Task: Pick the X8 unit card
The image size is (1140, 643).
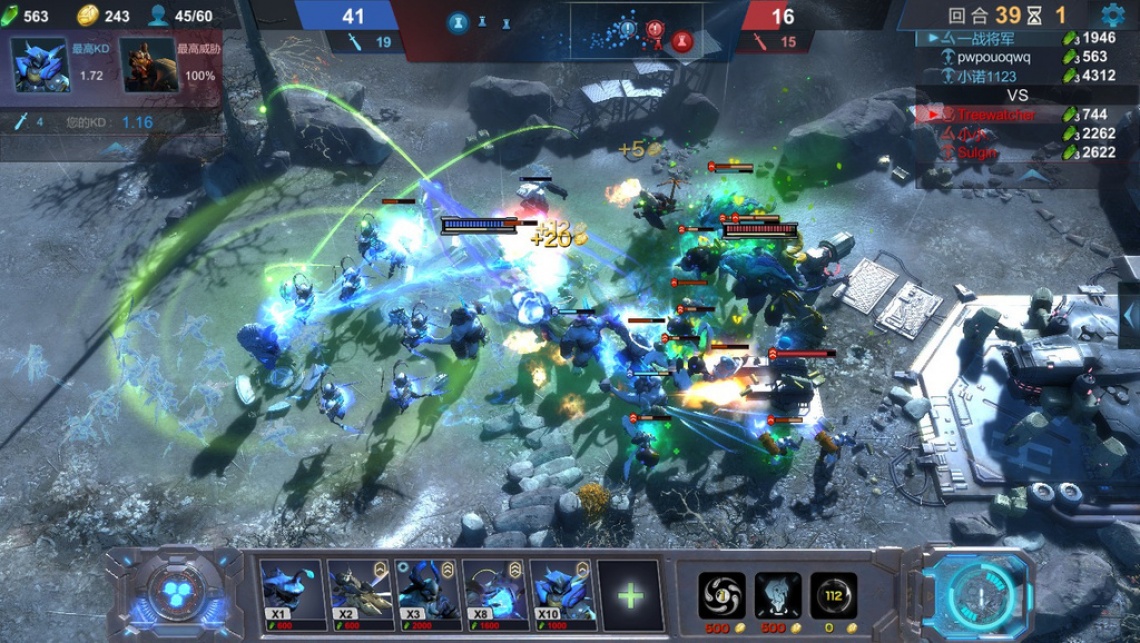Action: [x=494, y=594]
